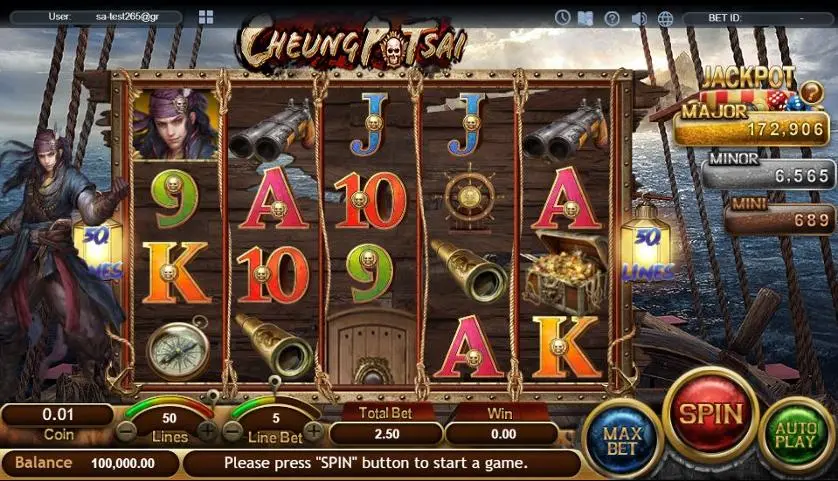This screenshot has height=481, width=838.
Task: Spin the reels with the red SPIN button
Action: click(x=711, y=413)
